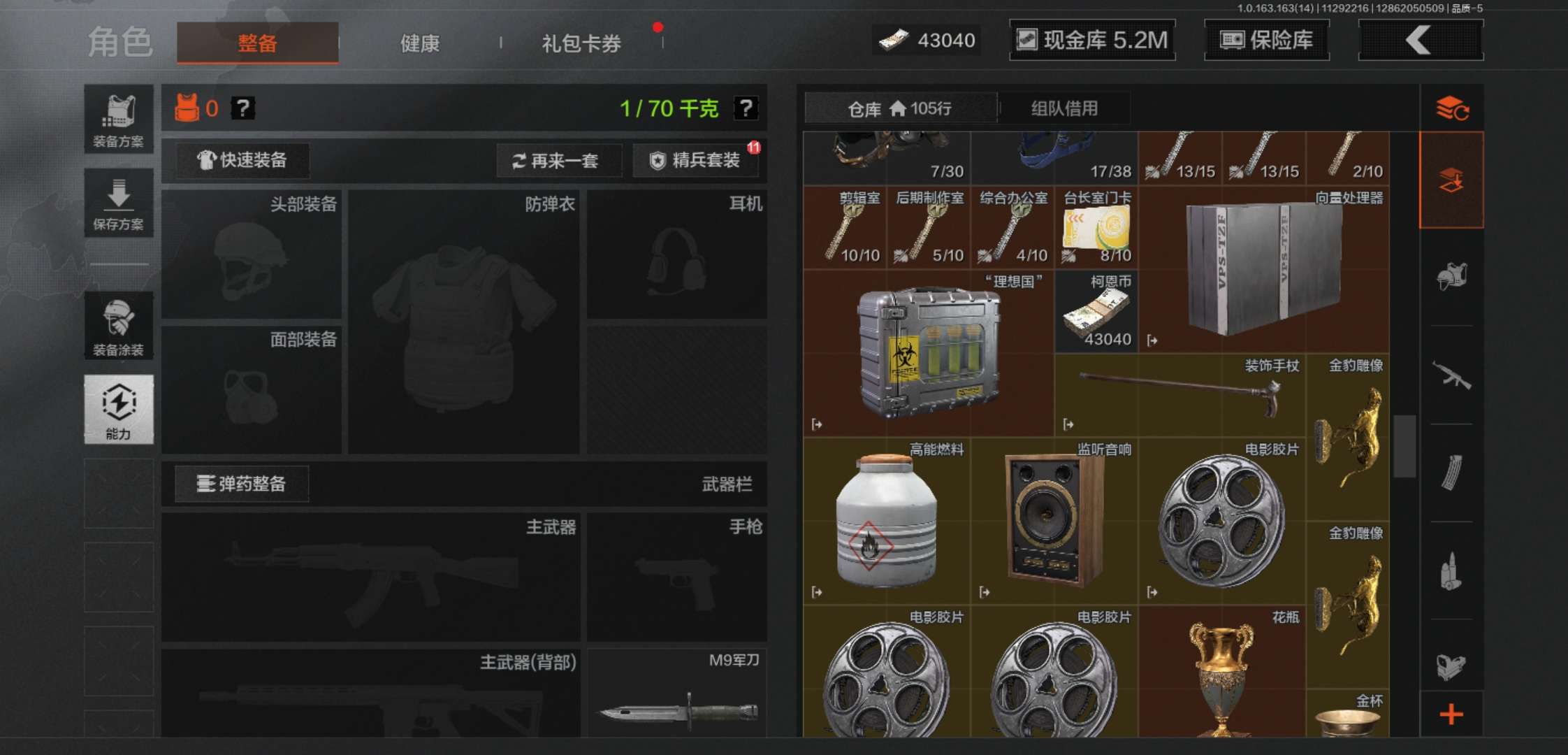Screen dimensions: 1568x755
Task: Open the 装备涂装 equipment paint panel
Action: pos(119,325)
